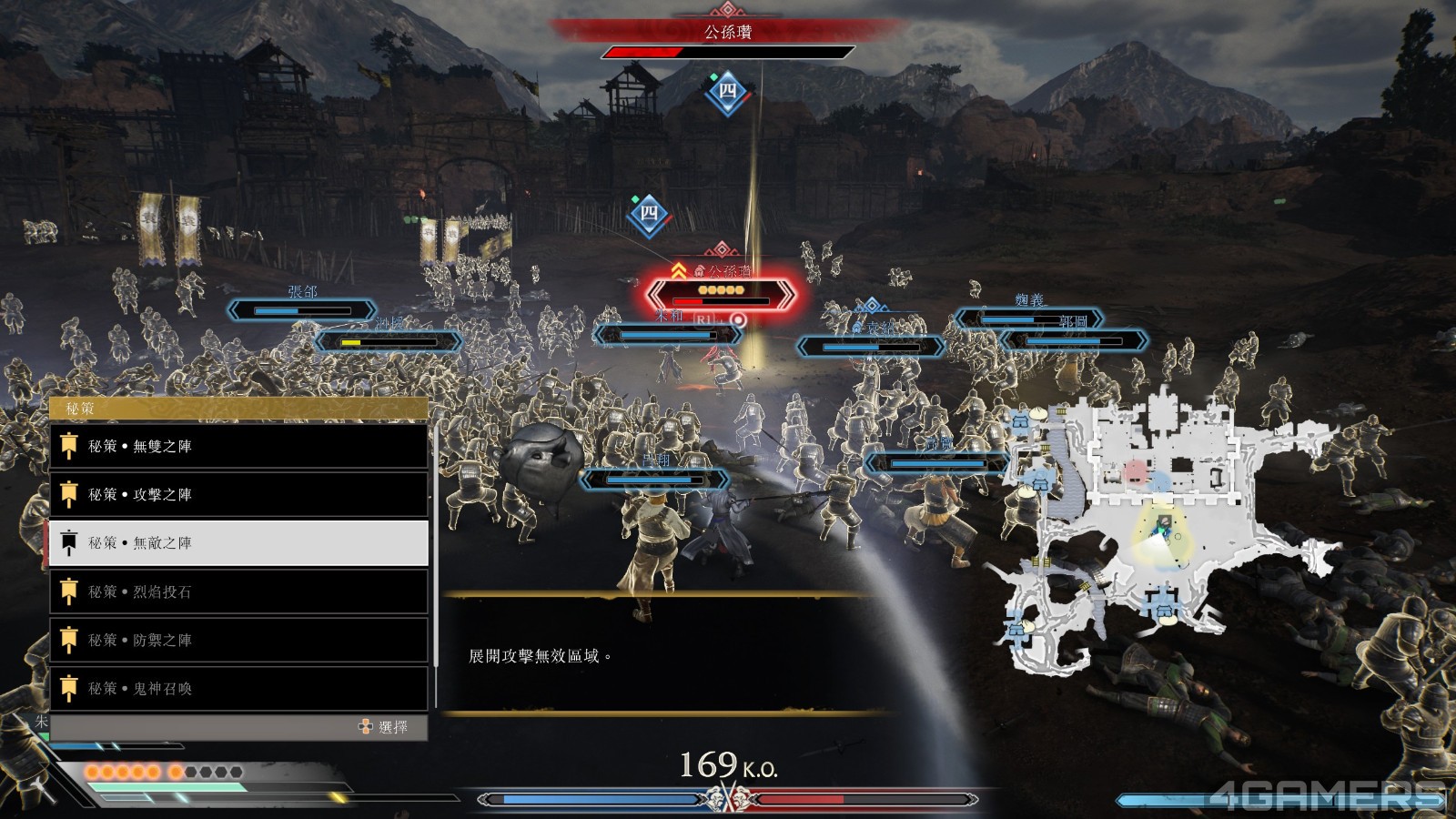1456x819 pixels.
Task: Select the 麴義 officer nameplate
Action: [x=1028, y=316]
